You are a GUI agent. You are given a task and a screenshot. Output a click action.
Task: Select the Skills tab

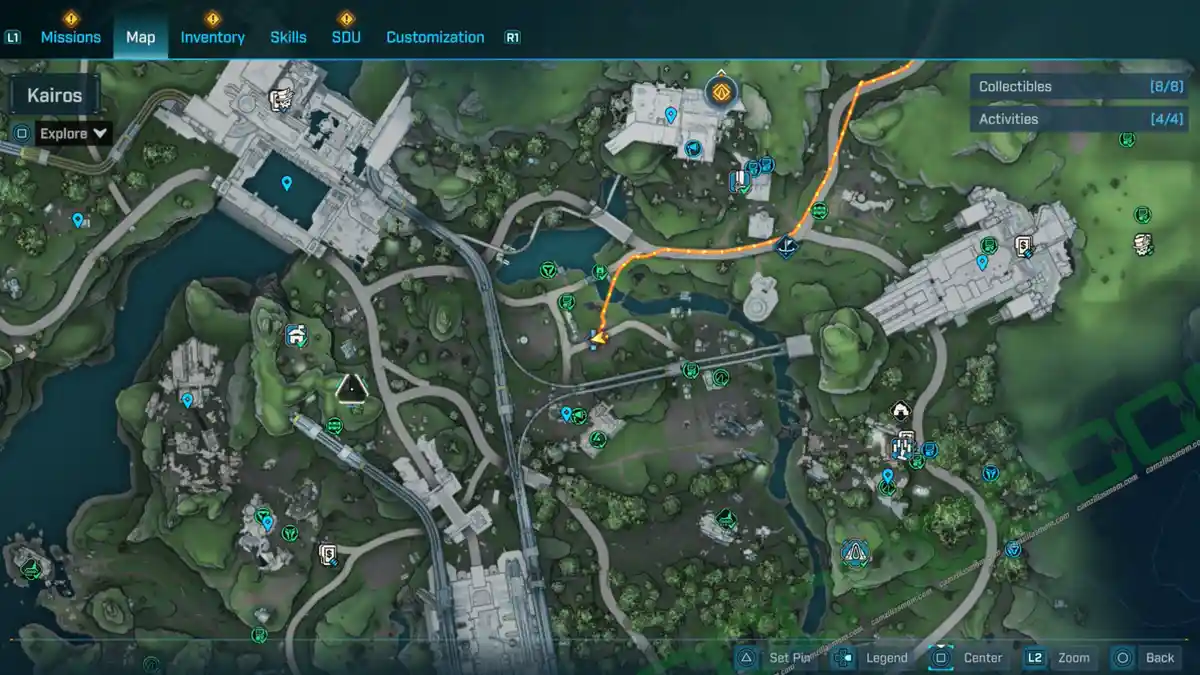coord(288,37)
